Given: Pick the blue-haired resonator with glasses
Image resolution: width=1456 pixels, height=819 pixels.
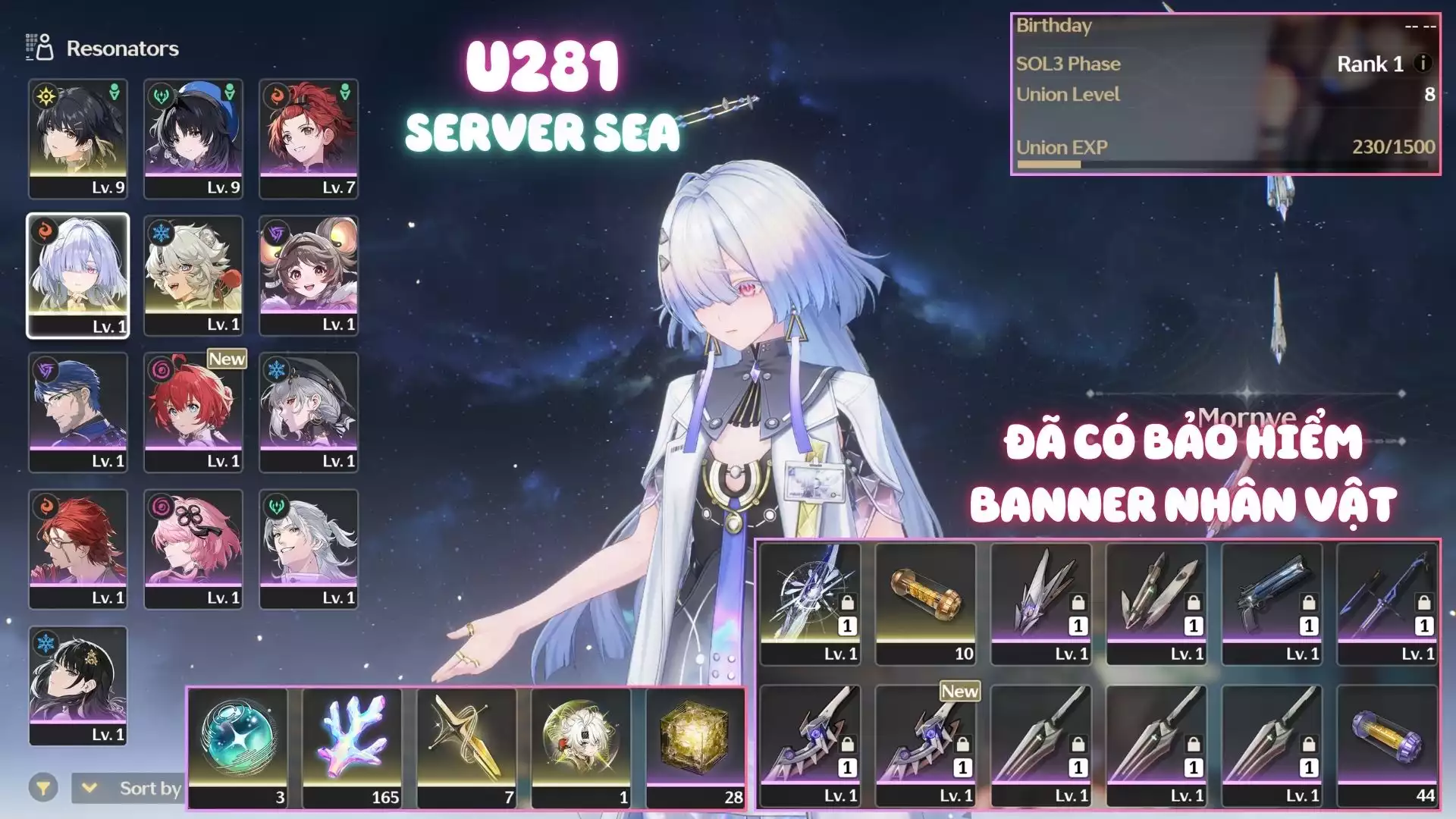Looking at the screenshot, I should (78, 412).
